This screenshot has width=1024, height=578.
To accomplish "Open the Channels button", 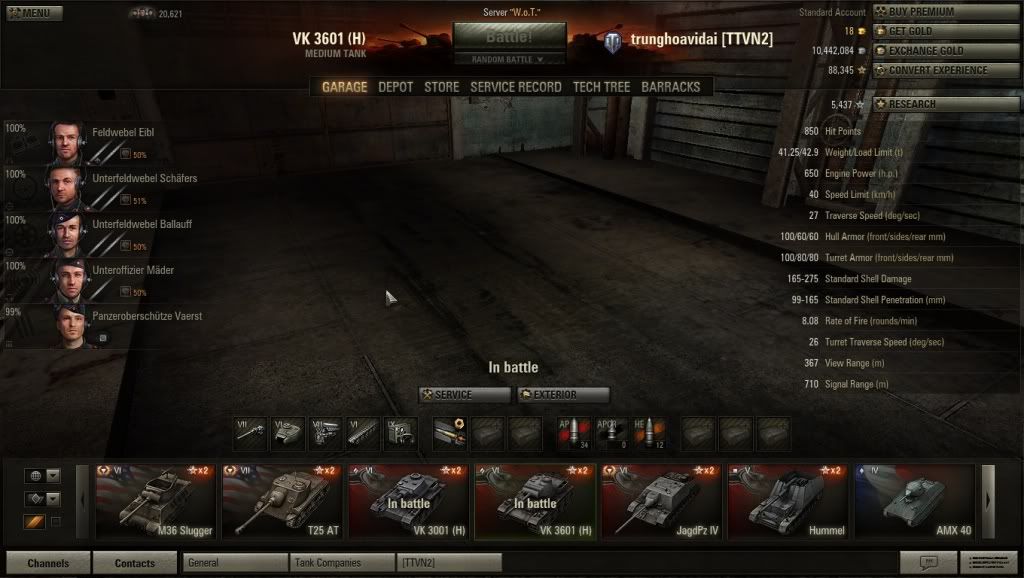I will click(48, 563).
